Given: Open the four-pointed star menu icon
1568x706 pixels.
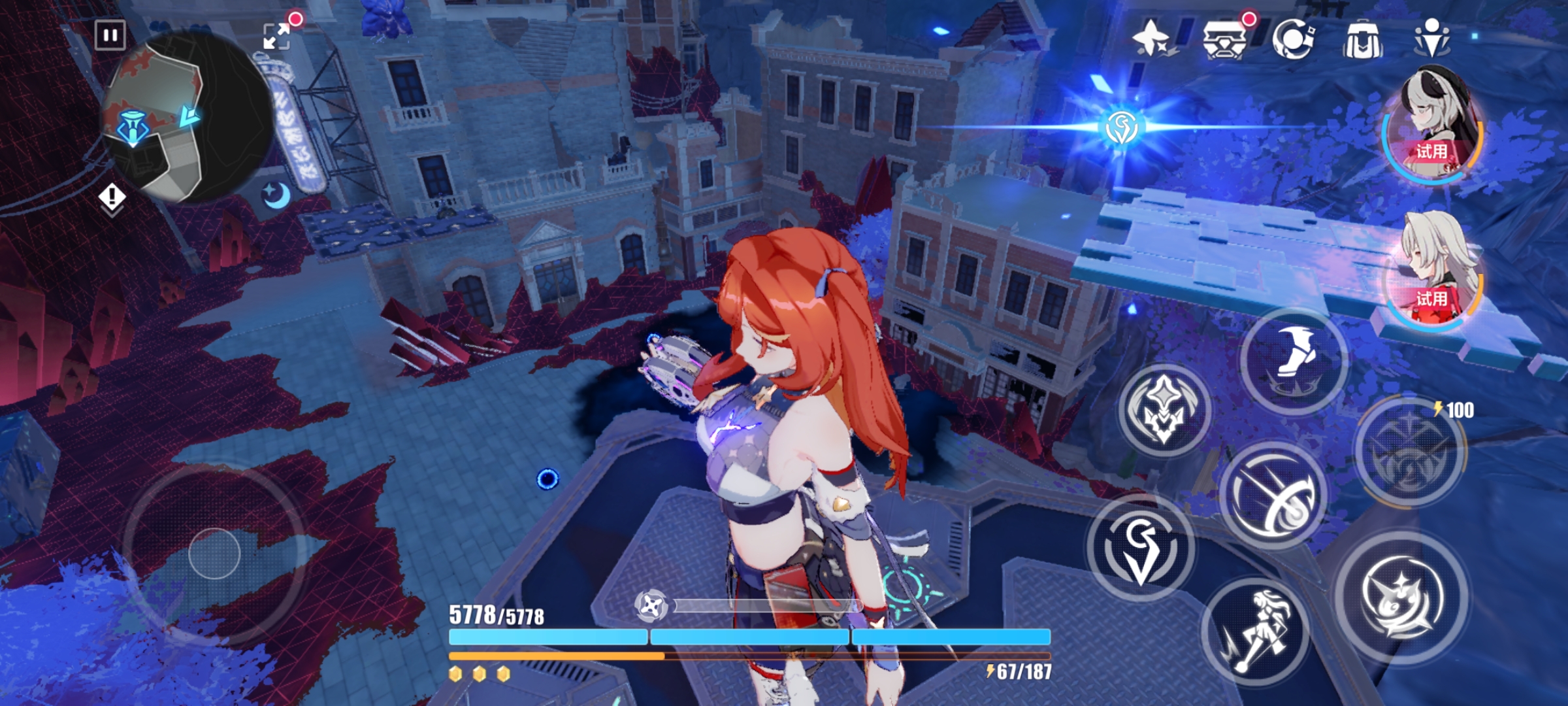Looking at the screenshot, I should pyautogui.click(x=1151, y=38).
